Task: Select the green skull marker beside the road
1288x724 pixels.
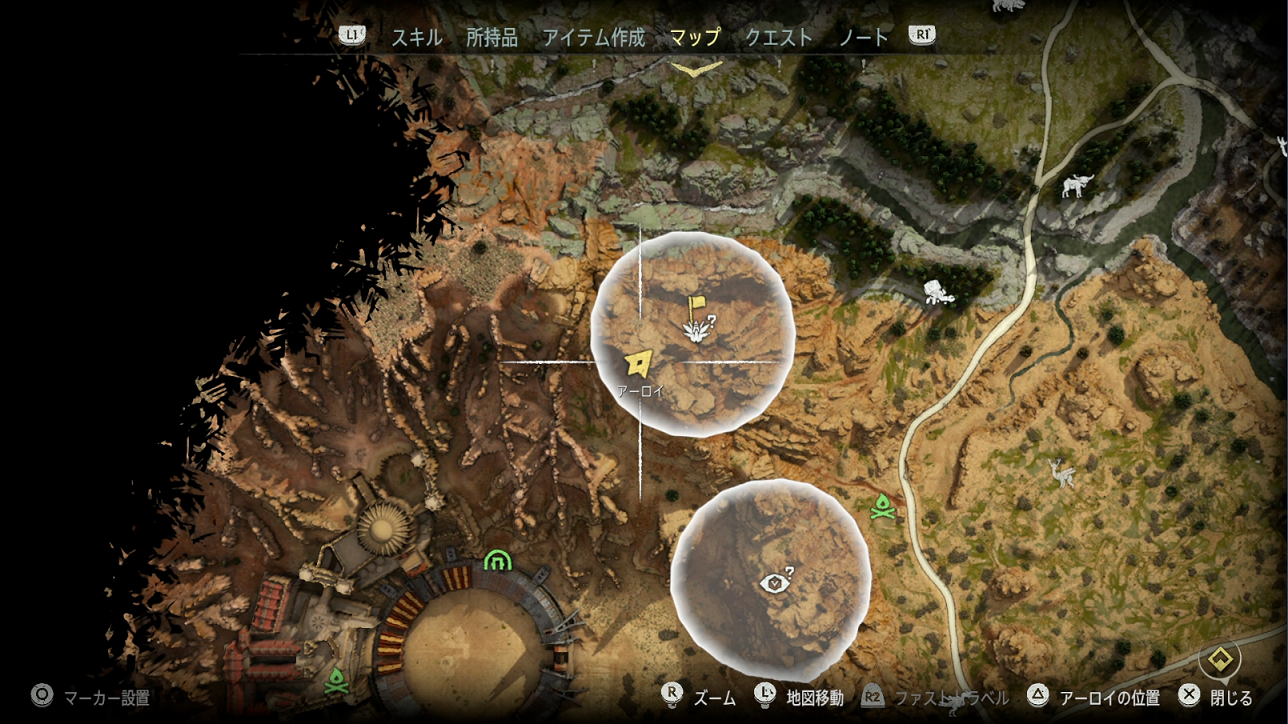Action: 881,508
